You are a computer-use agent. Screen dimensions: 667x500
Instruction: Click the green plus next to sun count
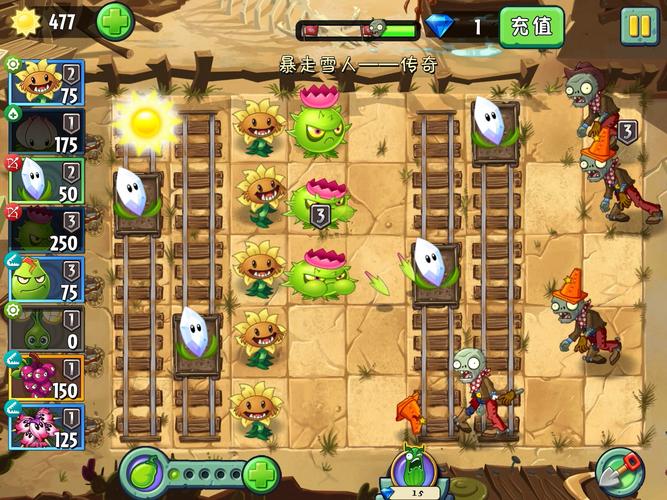(114, 22)
